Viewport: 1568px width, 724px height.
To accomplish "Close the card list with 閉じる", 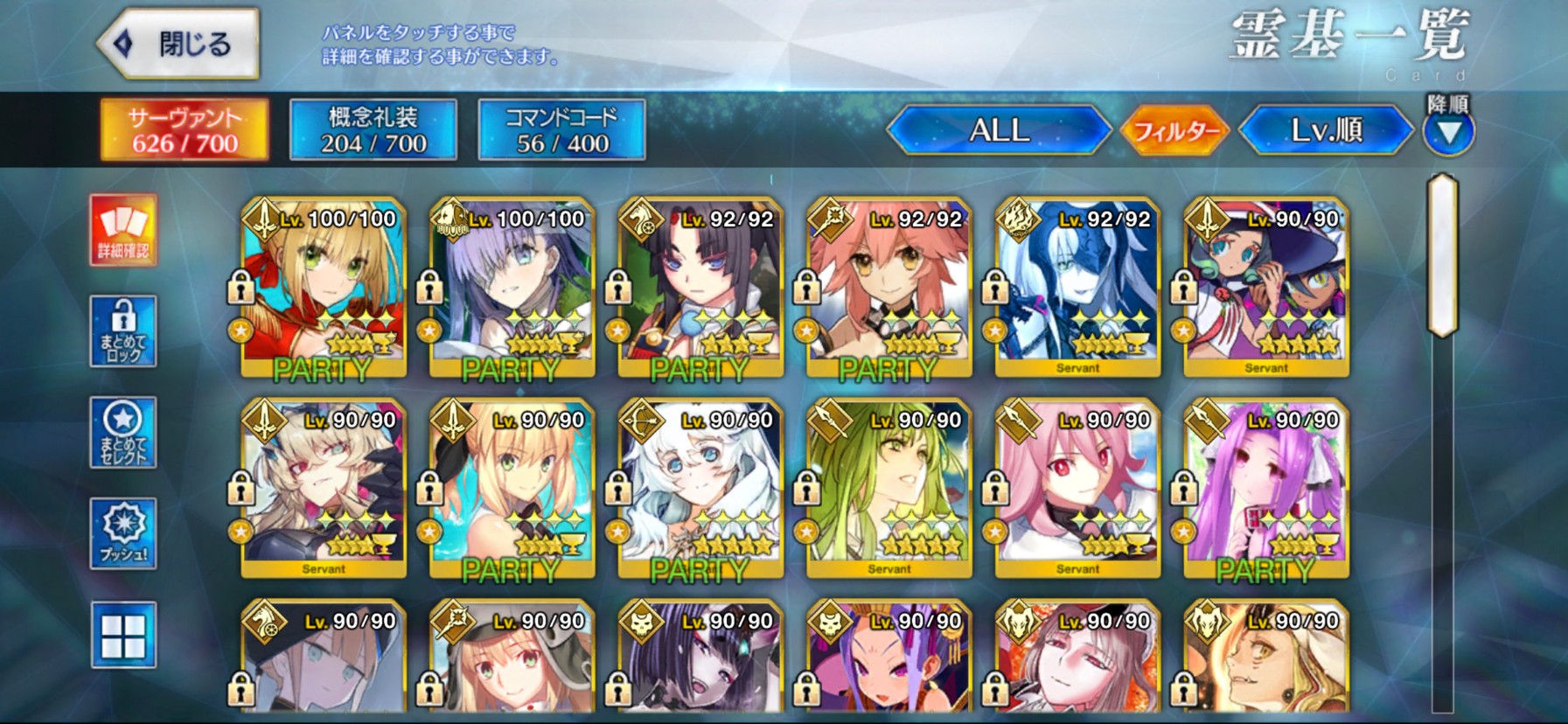I will coord(179,44).
